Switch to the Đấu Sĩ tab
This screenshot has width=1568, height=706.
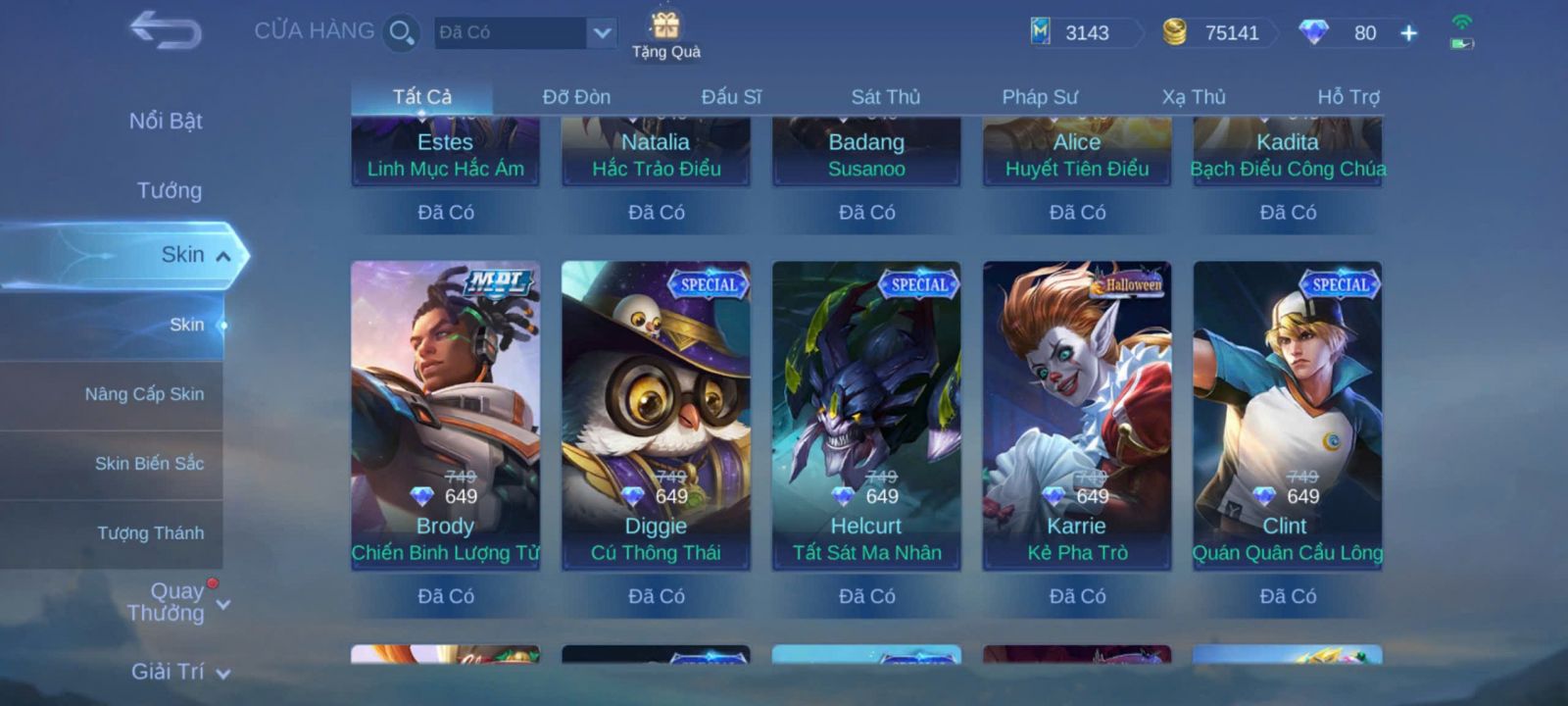coord(731,97)
